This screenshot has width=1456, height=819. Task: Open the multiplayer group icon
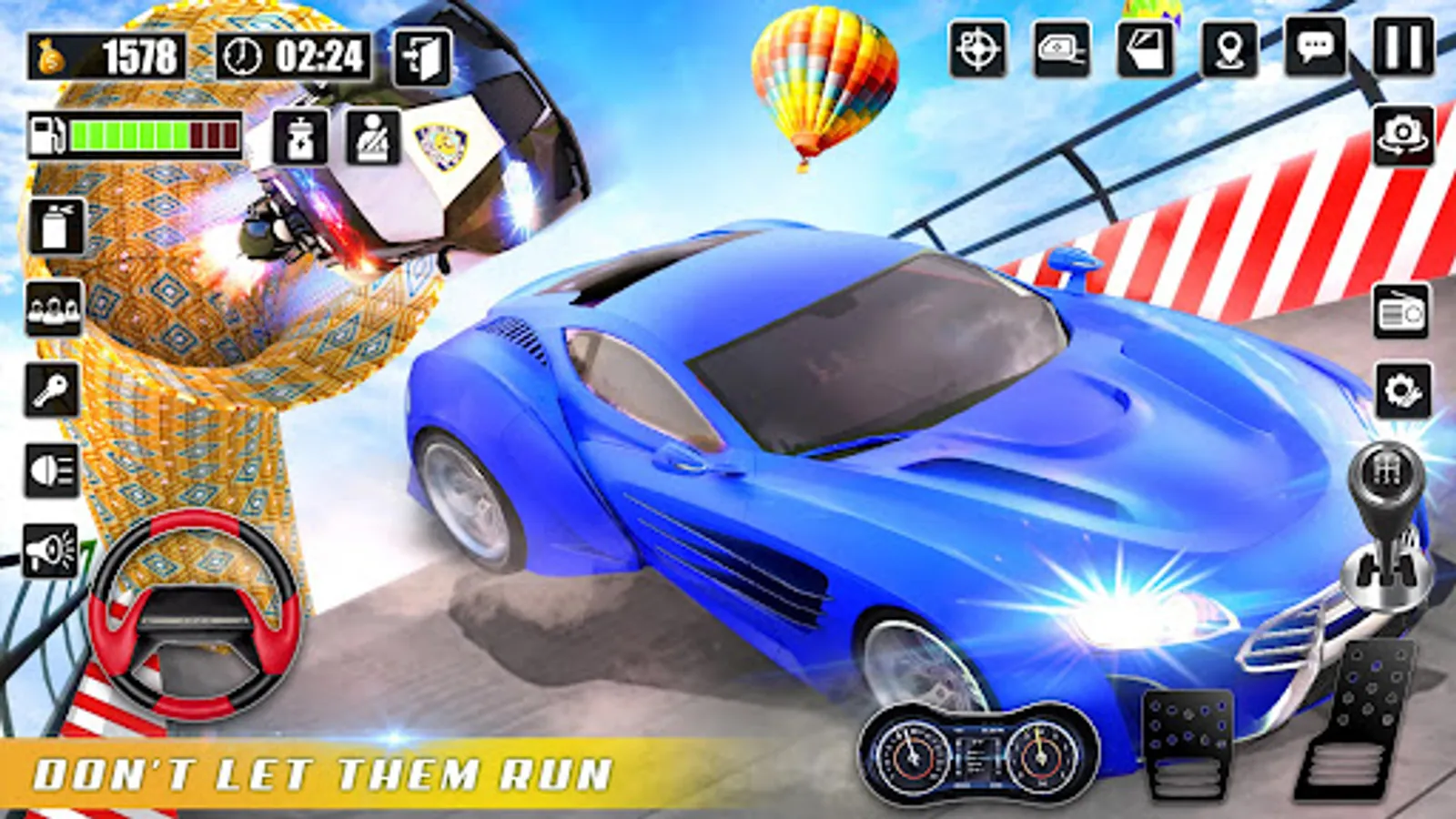pyautogui.click(x=52, y=309)
